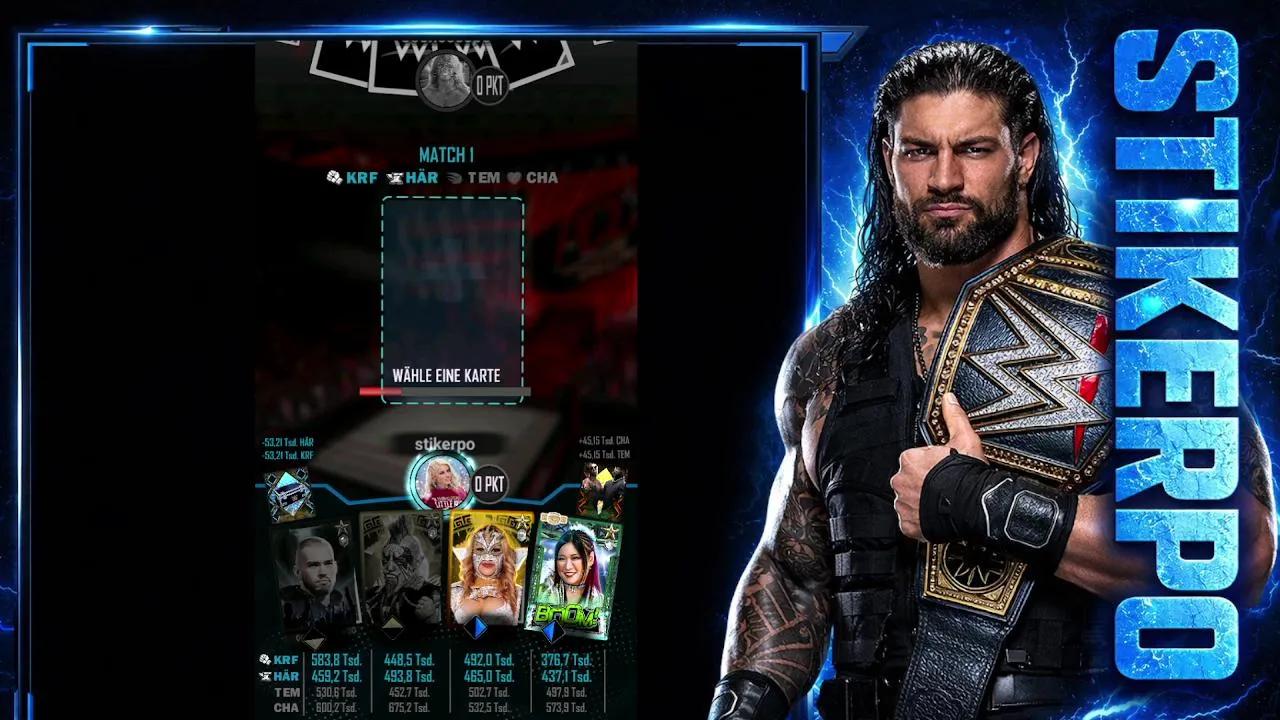The image size is (1280, 720).
Task: Choose the greyed-out face-painted wrestler card
Action: [400, 572]
